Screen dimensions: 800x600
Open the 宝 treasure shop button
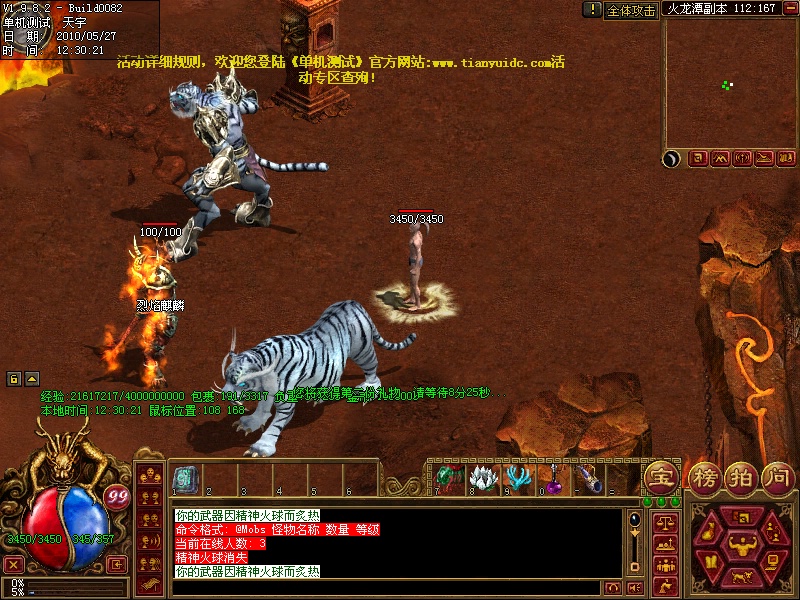pyautogui.click(x=661, y=476)
